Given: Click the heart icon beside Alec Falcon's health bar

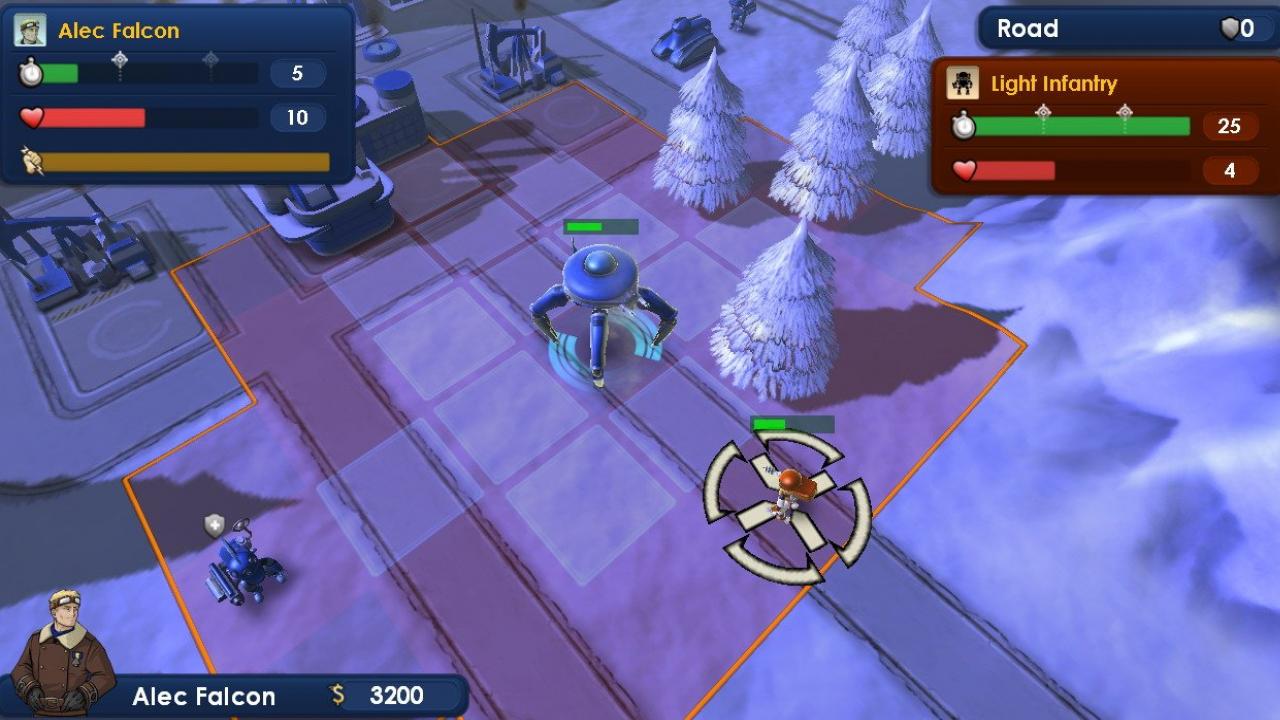Looking at the screenshot, I should click(x=31, y=115).
